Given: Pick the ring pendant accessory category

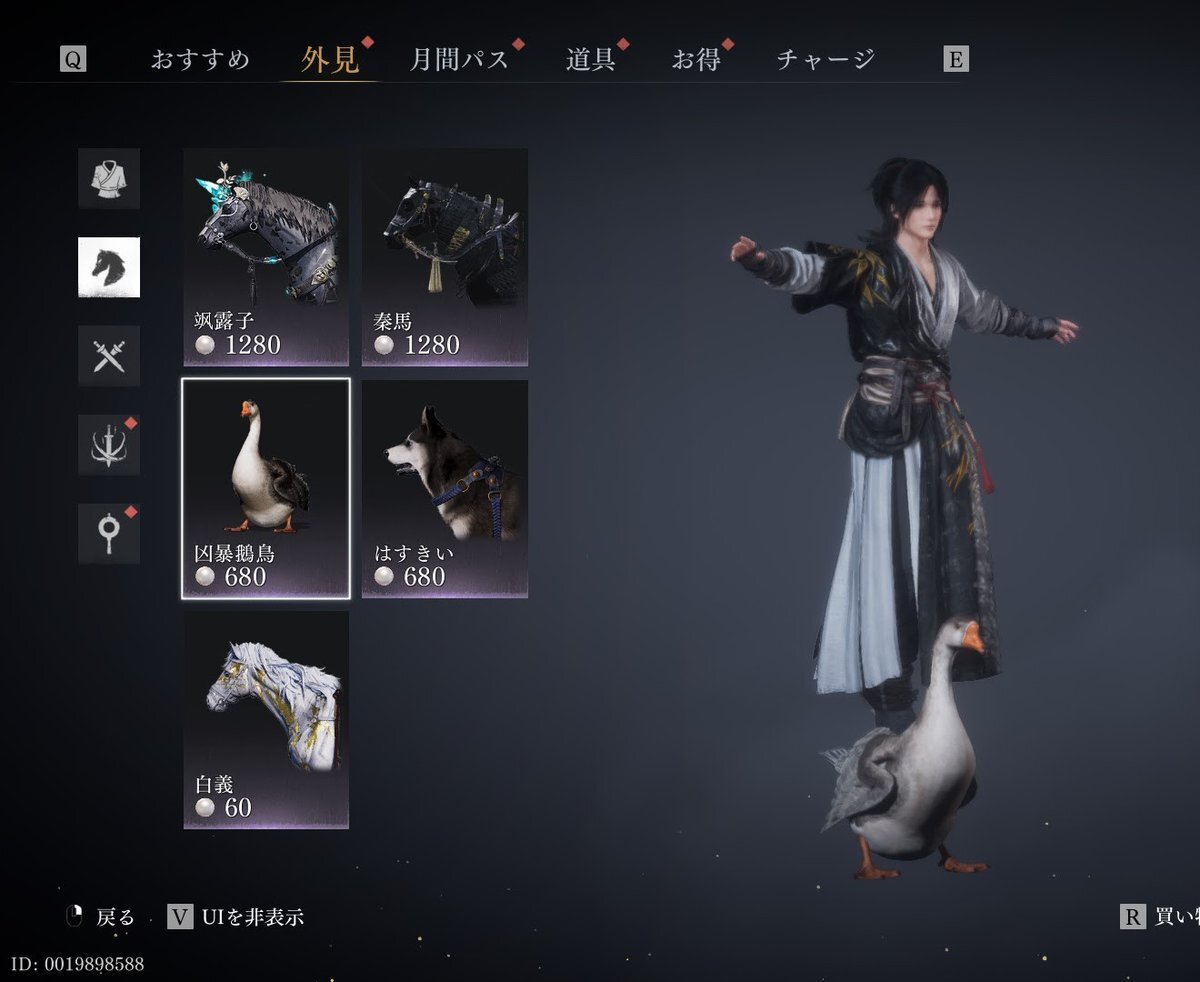Looking at the screenshot, I should [x=109, y=533].
